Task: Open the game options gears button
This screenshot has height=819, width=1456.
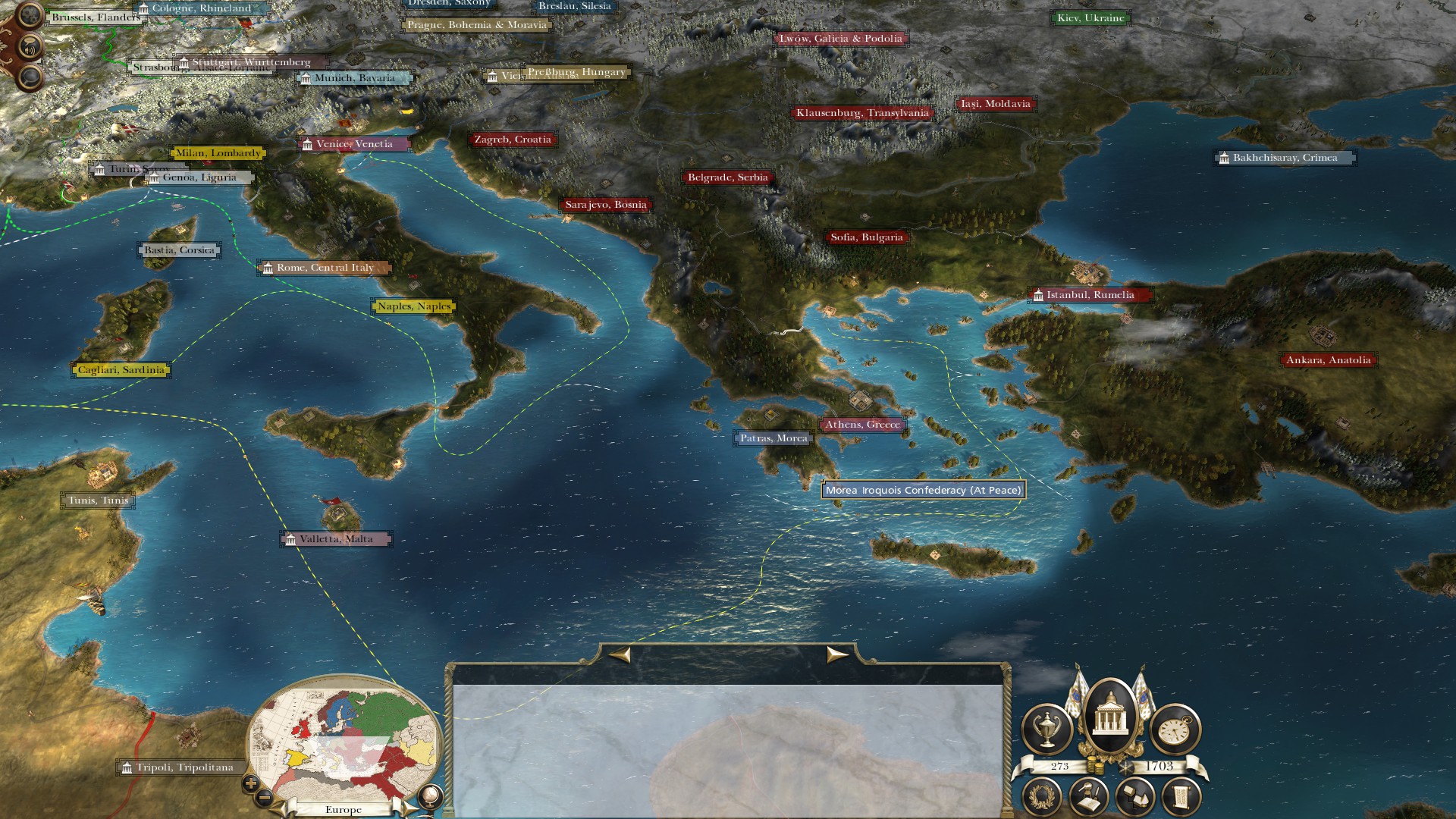Action: tap(29, 14)
